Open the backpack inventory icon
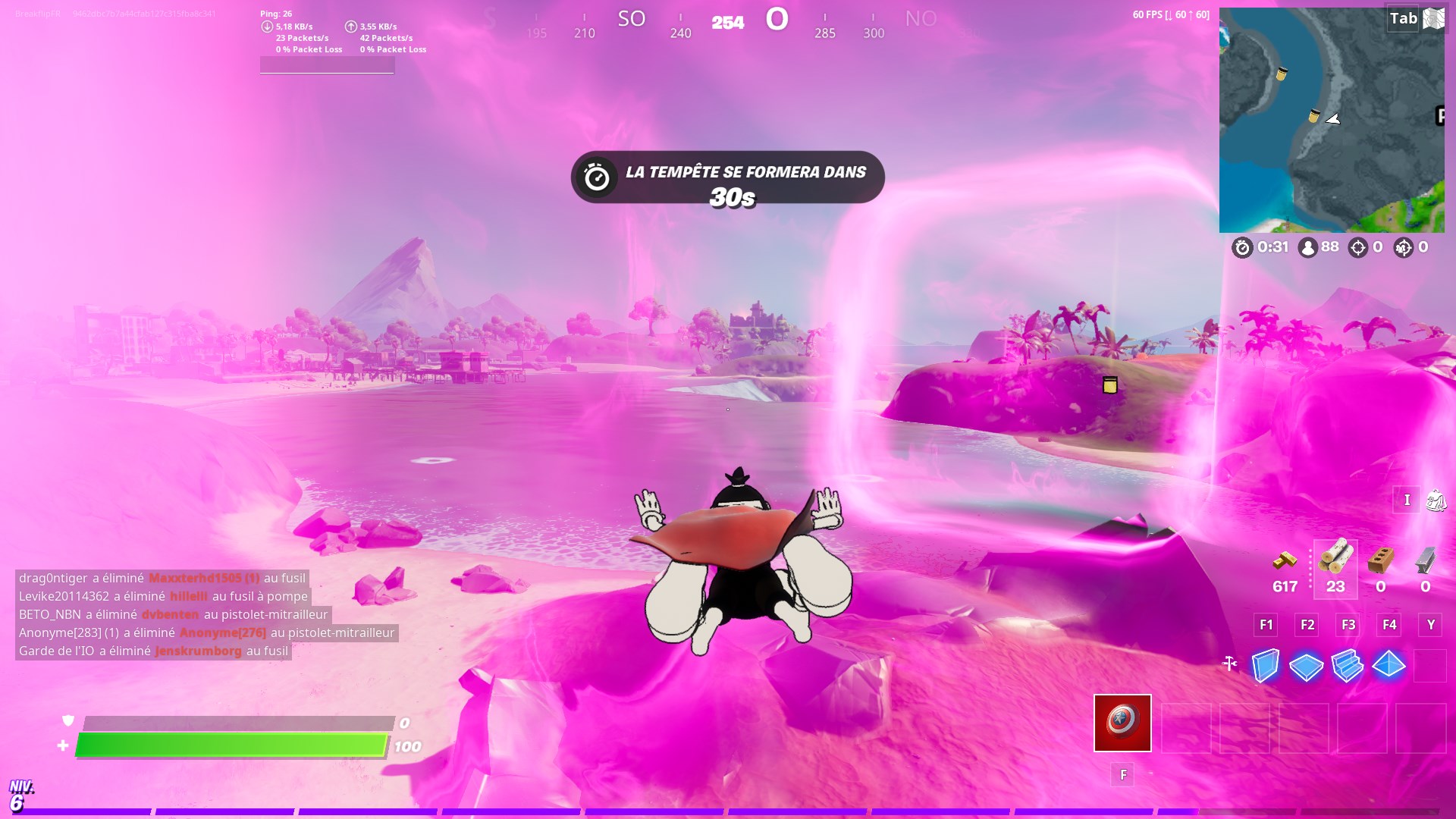This screenshot has height=819, width=1456. tap(1436, 500)
